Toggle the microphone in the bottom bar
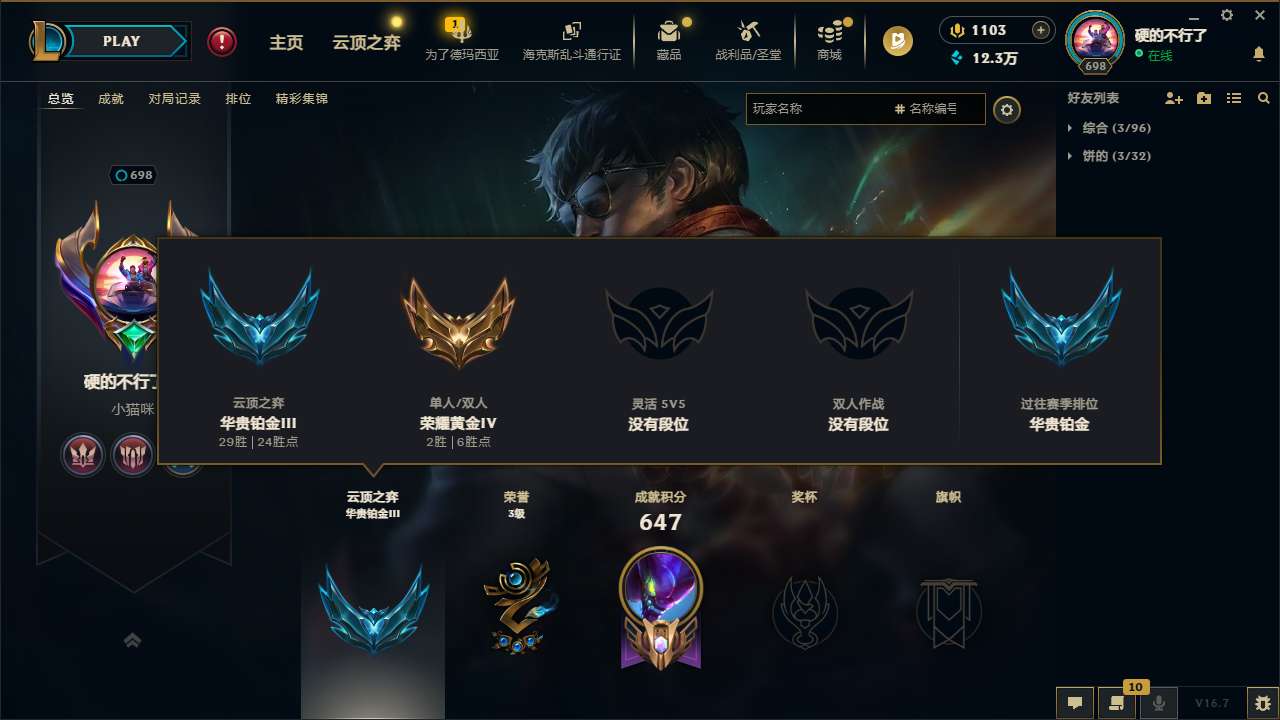This screenshot has height=720, width=1280. (1158, 704)
